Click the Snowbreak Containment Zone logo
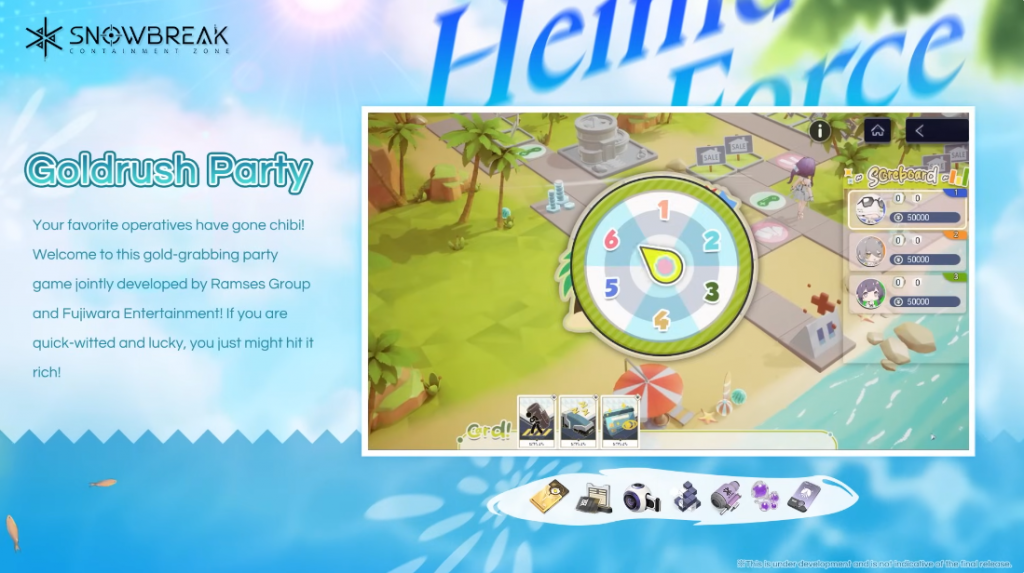Screen dimensions: 1024x573 coord(127,39)
